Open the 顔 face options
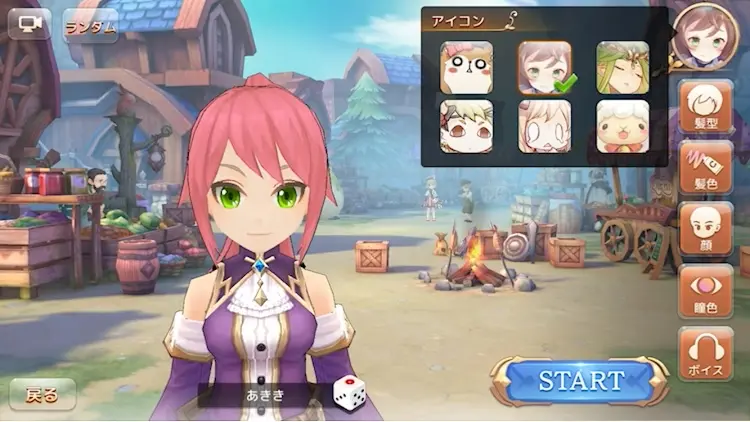The width and height of the screenshot is (750, 422). click(x=706, y=229)
